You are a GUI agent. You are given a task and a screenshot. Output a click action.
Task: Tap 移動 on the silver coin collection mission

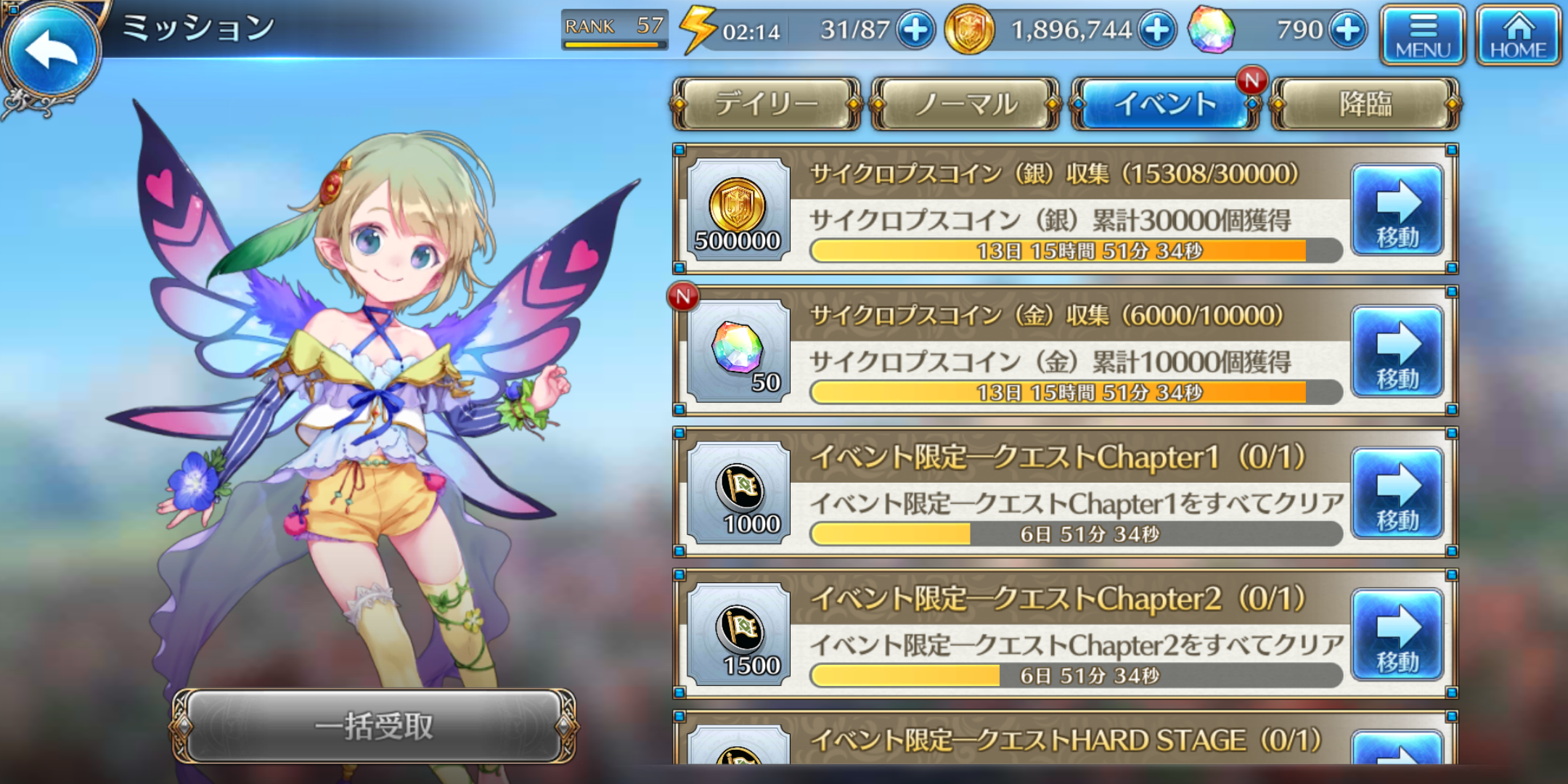[1397, 211]
